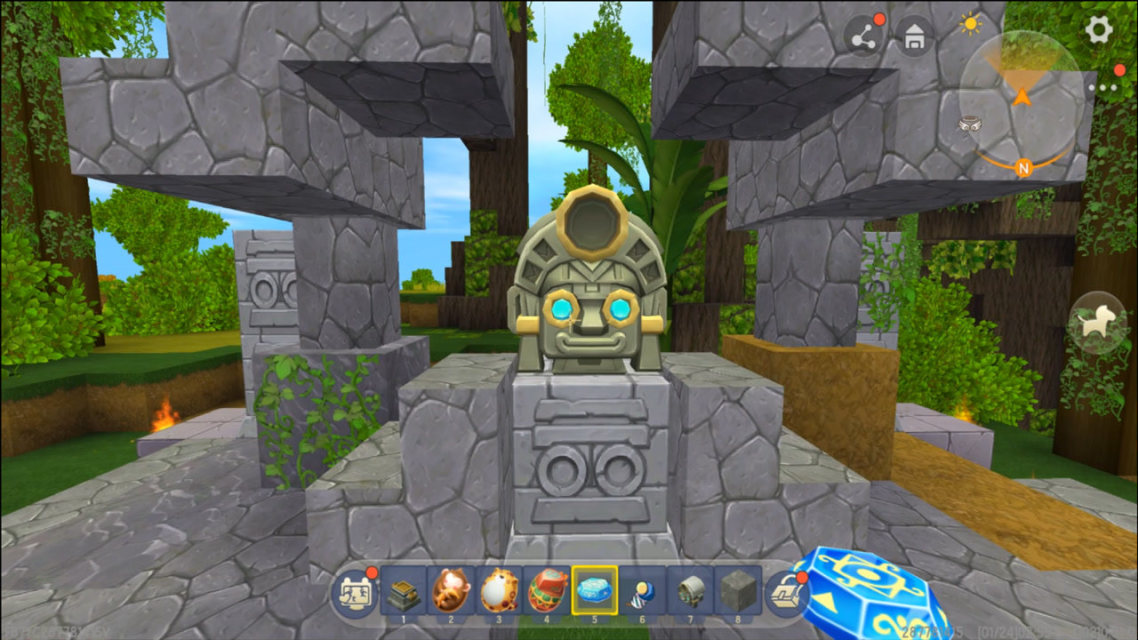Expand the three-dots more options
This screenshot has height=640, width=1138.
click(1107, 87)
